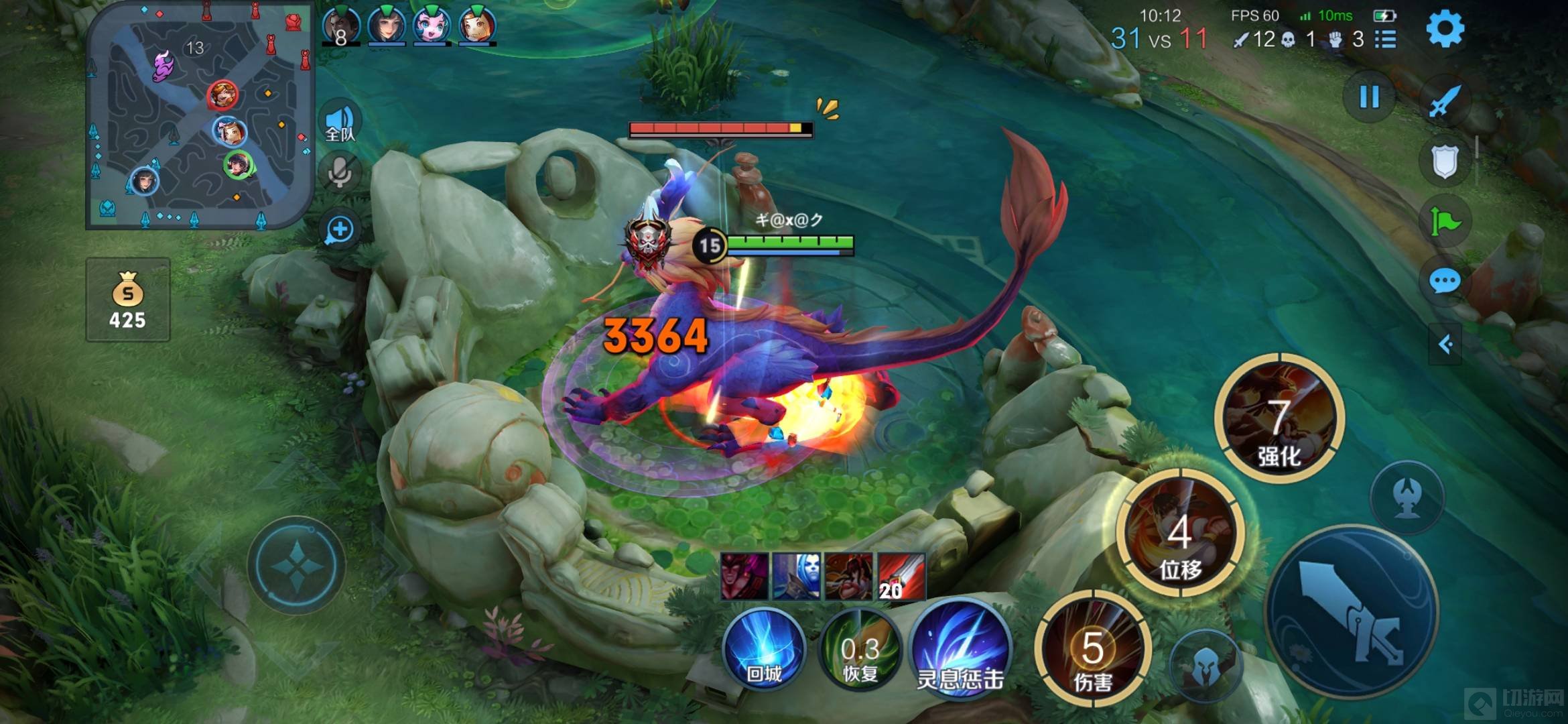The image size is (1568, 724).
Task: Select the equipment item marked 20
Action: click(x=901, y=577)
